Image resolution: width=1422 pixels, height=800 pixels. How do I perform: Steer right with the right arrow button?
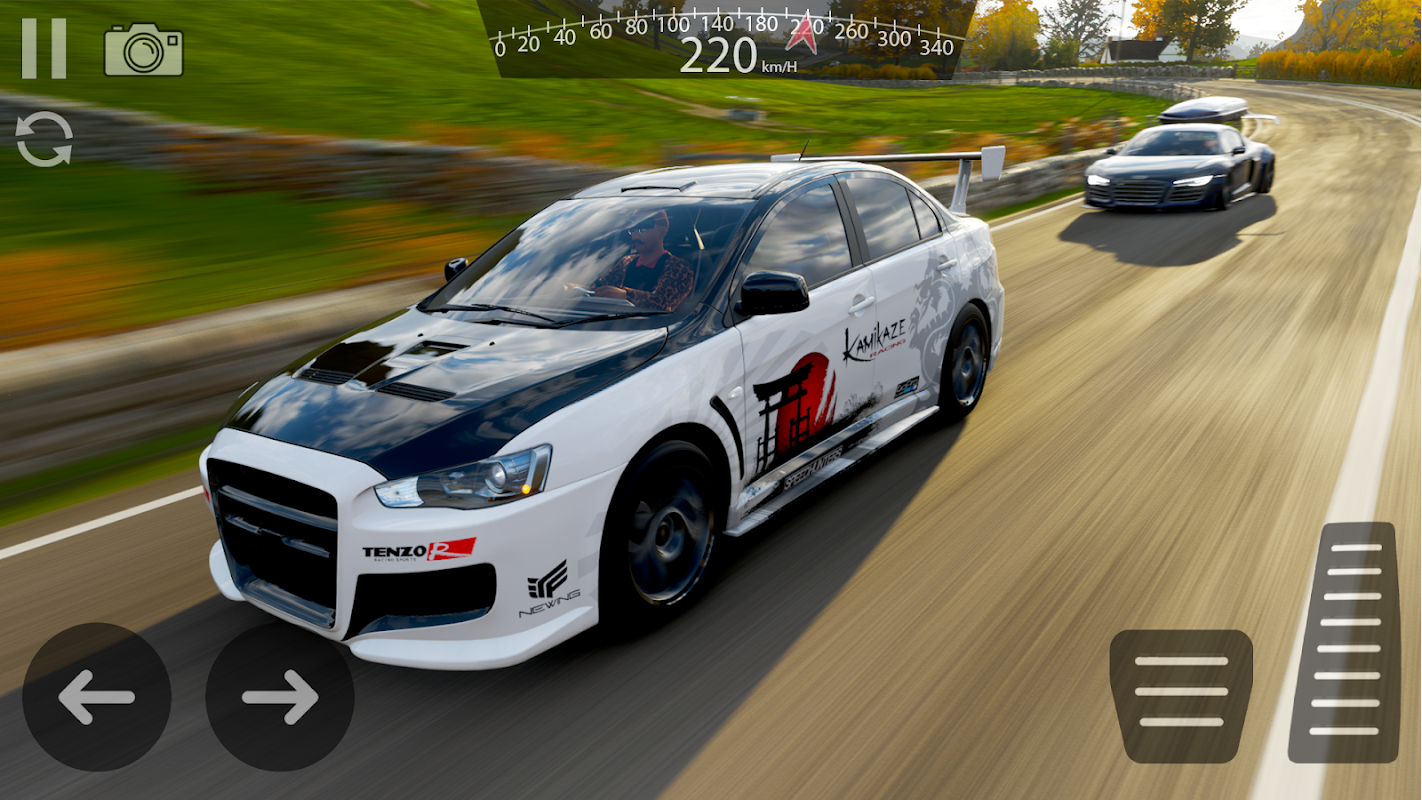pos(280,697)
